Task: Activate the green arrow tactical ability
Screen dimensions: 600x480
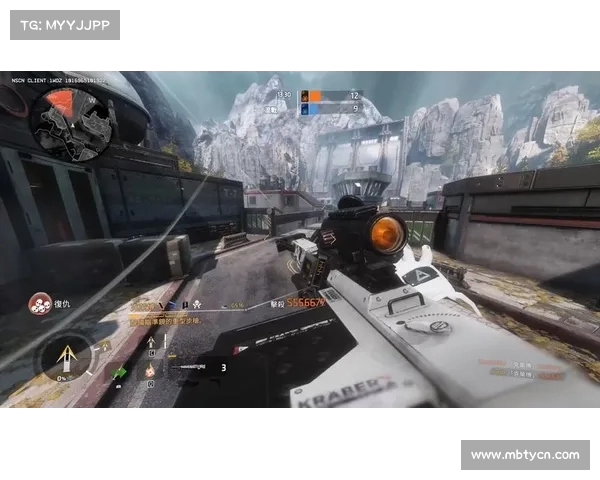Action: coord(121,372)
